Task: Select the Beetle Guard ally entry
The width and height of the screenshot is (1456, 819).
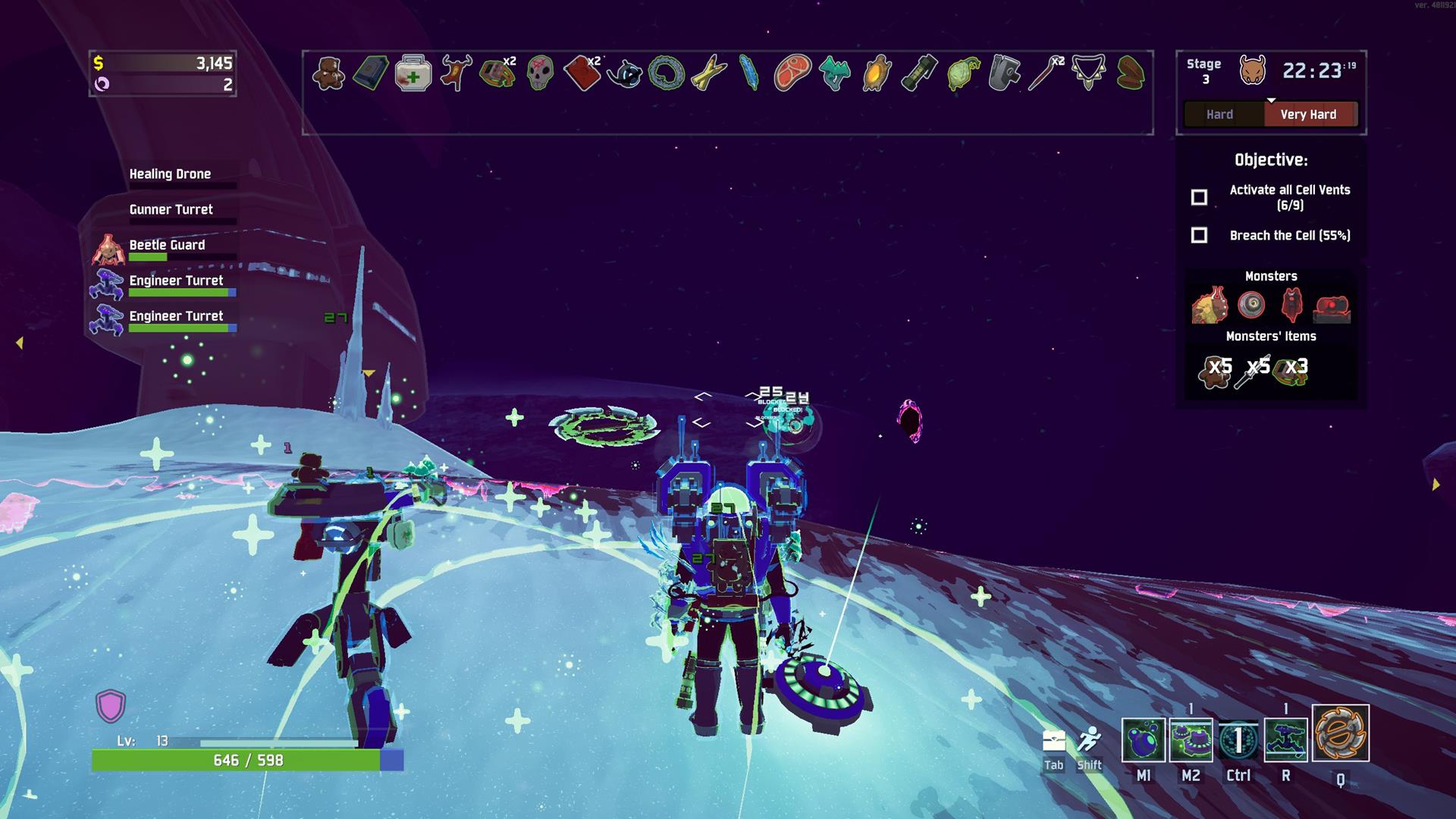Action: (167, 246)
